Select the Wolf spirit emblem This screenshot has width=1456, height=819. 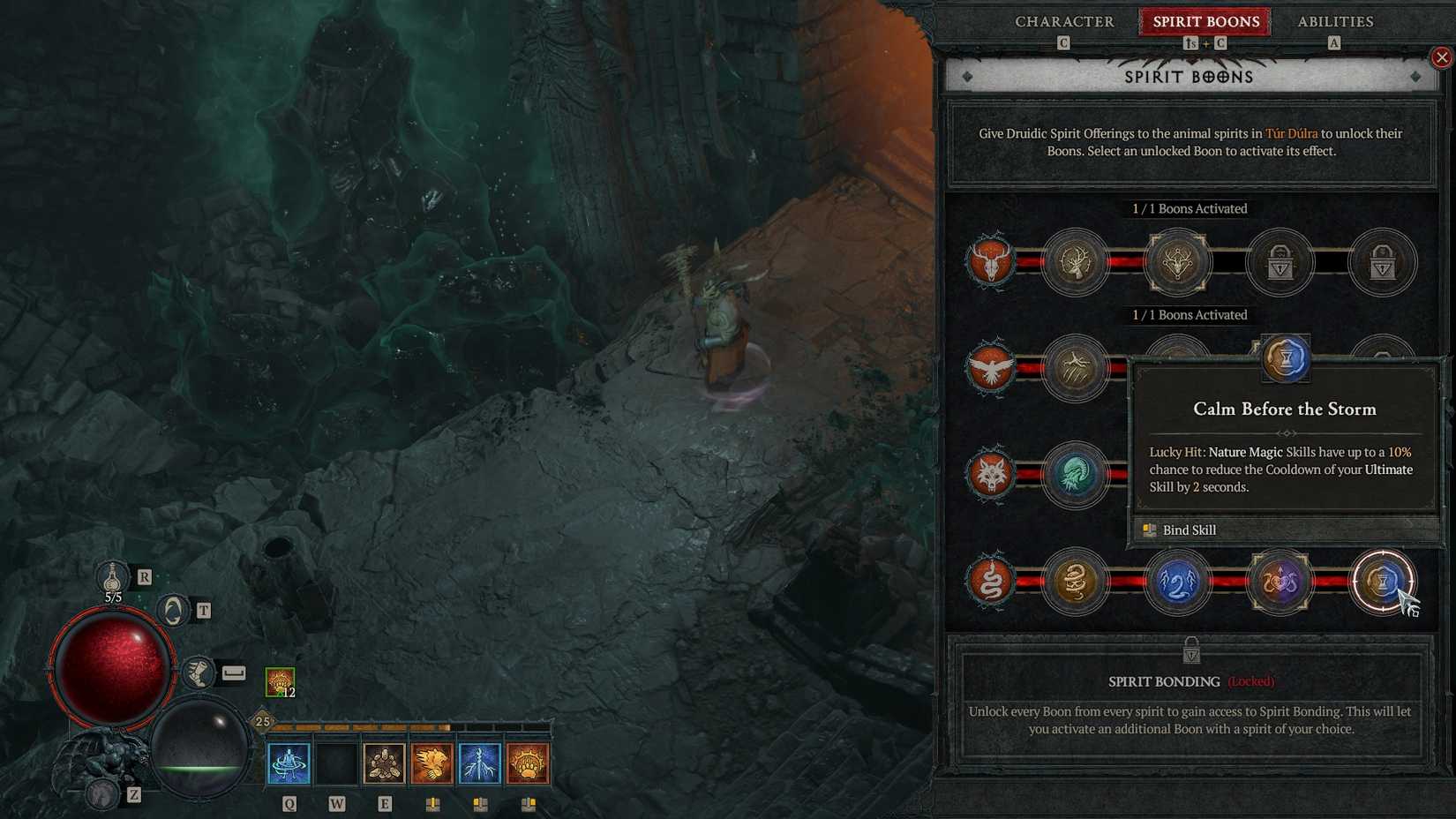pyautogui.click(x=992, y=475)
